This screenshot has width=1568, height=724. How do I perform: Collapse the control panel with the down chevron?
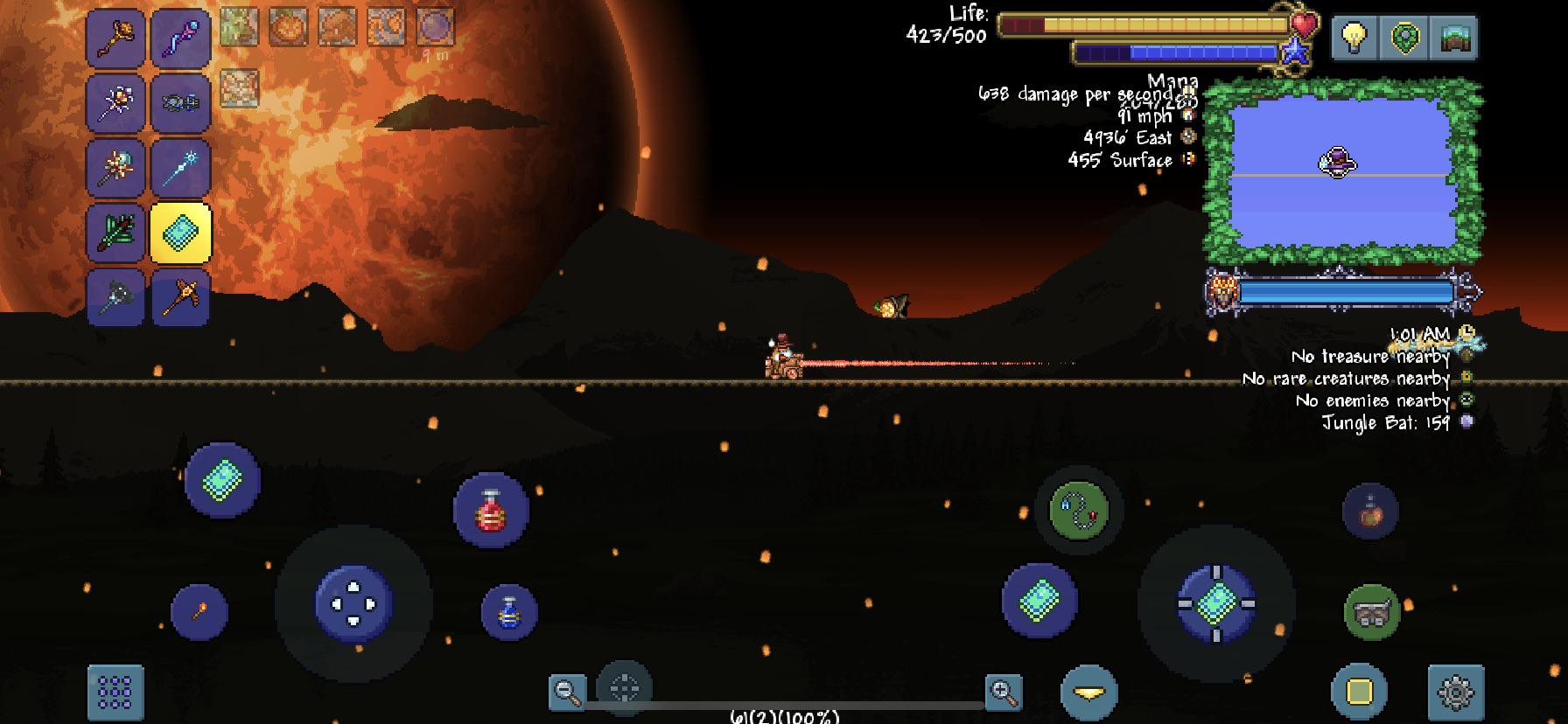click(x=1088, y=692)
